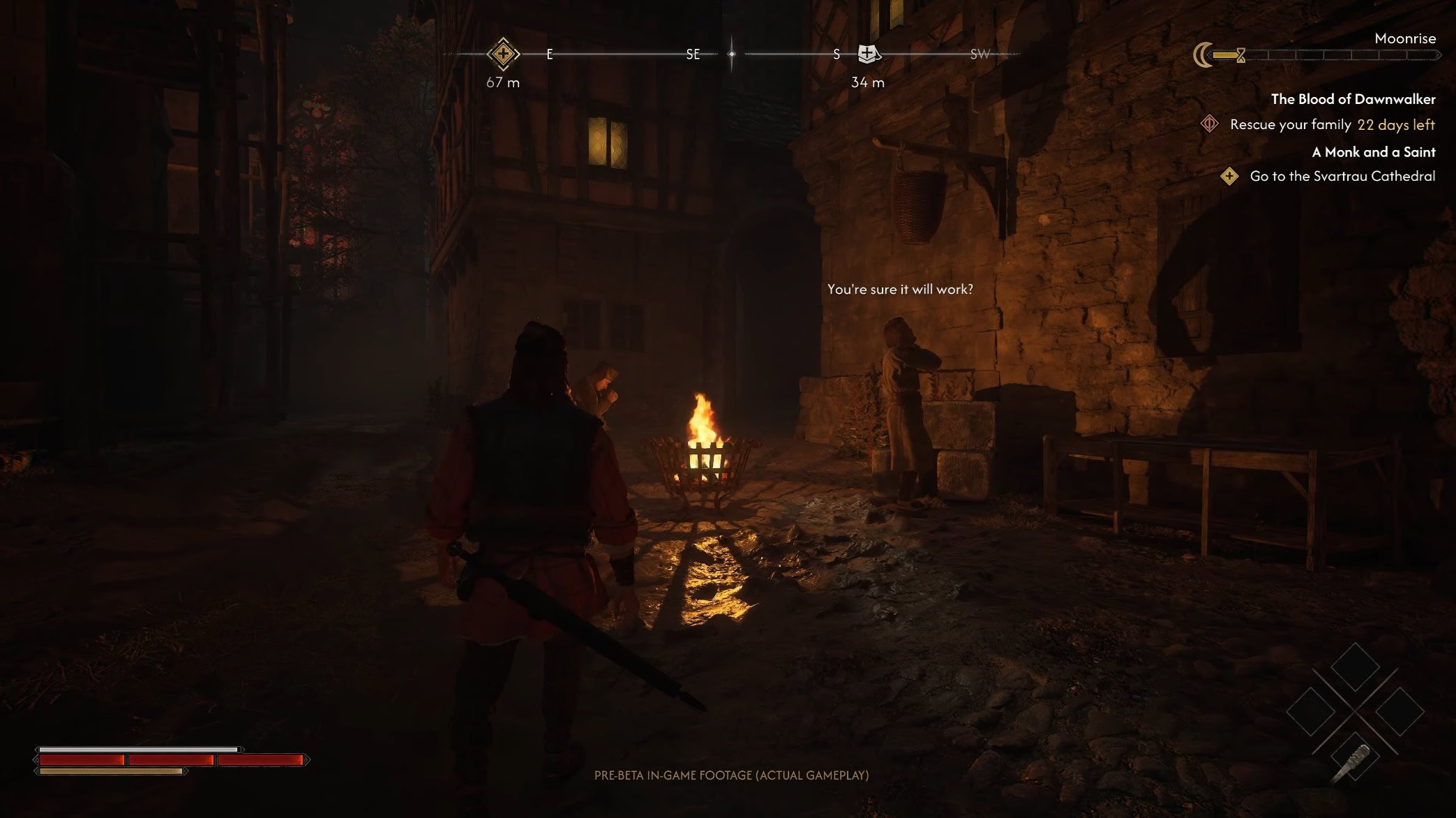1456x818 pixels.
Task: Select the torch item in the quick slot
Action: pos(1353,761)
